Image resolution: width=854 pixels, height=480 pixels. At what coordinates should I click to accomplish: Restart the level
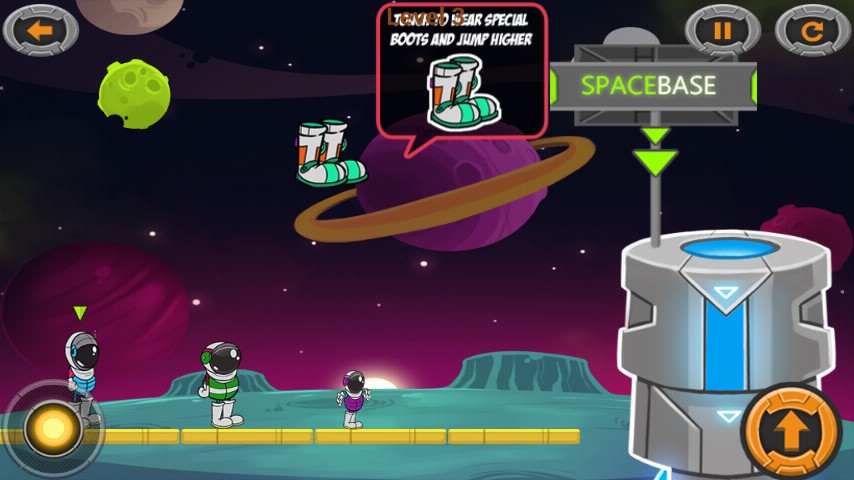pos(813,30)
